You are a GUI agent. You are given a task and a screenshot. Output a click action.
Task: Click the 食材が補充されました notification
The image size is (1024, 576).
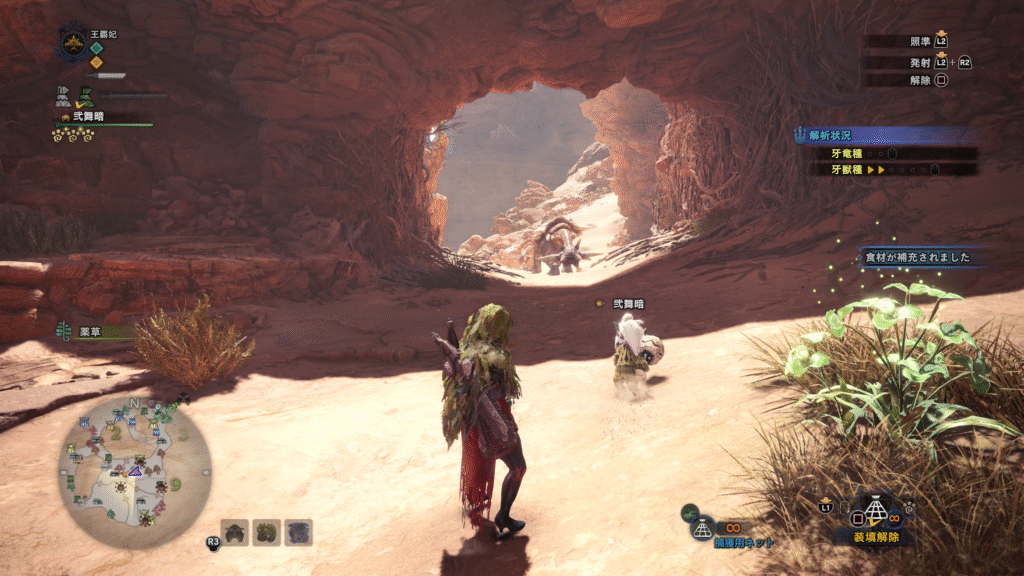[x=918, y=258]
